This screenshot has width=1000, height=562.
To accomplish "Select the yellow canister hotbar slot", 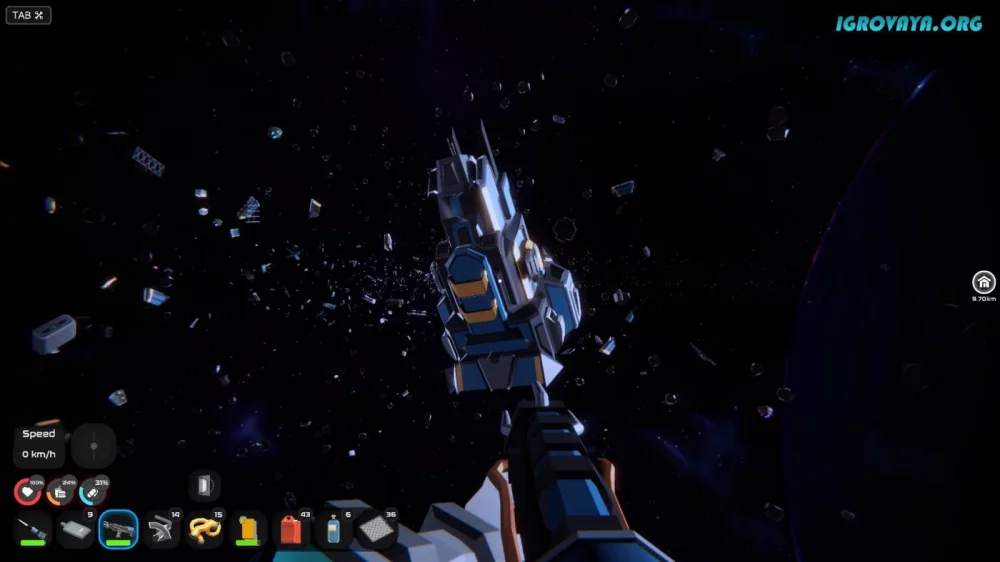I will (248, 529).
